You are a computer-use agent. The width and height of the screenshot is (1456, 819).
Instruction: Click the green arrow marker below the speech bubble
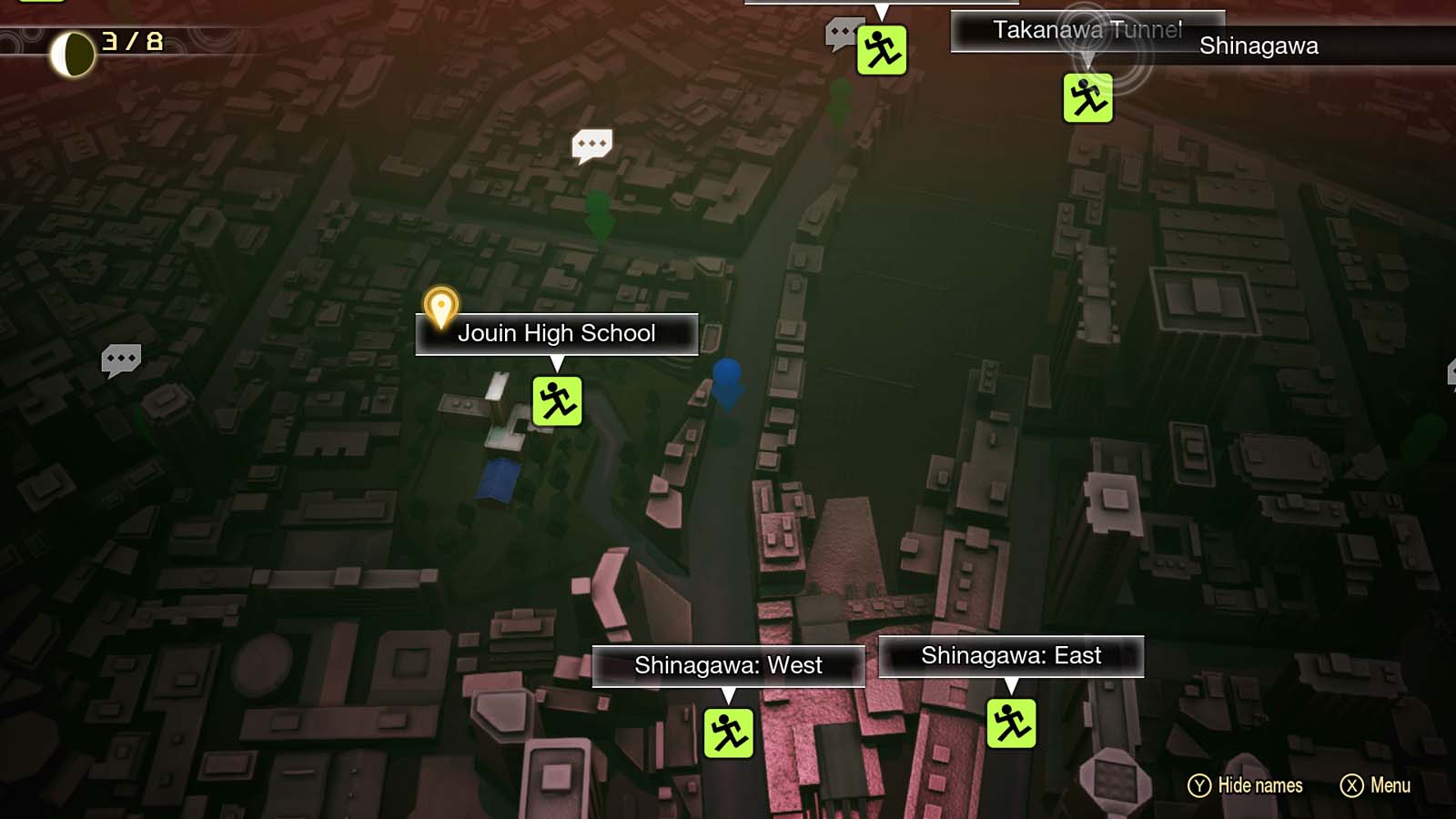[600, 217]
